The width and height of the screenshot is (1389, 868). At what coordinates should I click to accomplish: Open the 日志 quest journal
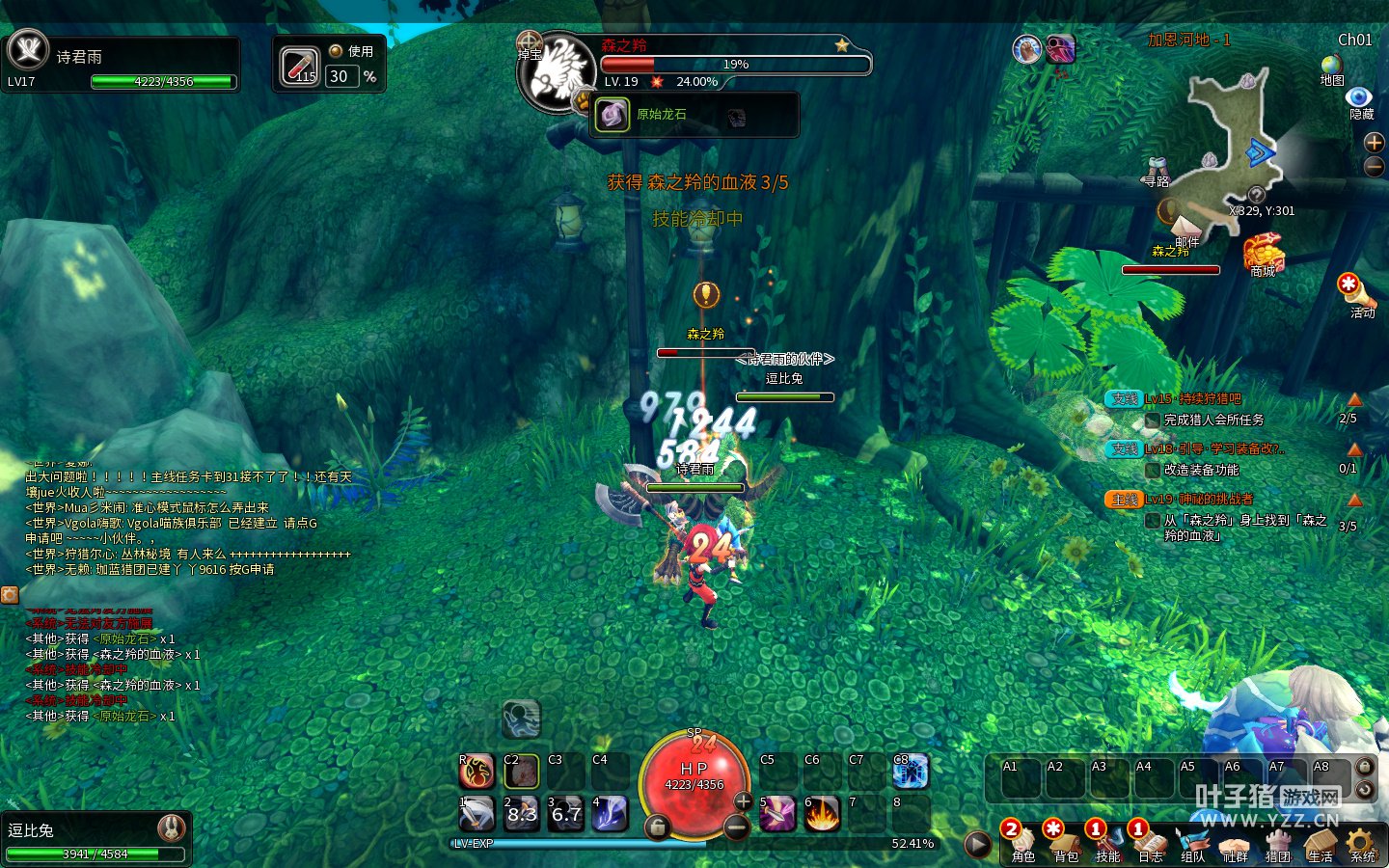tap(1150, 842)
